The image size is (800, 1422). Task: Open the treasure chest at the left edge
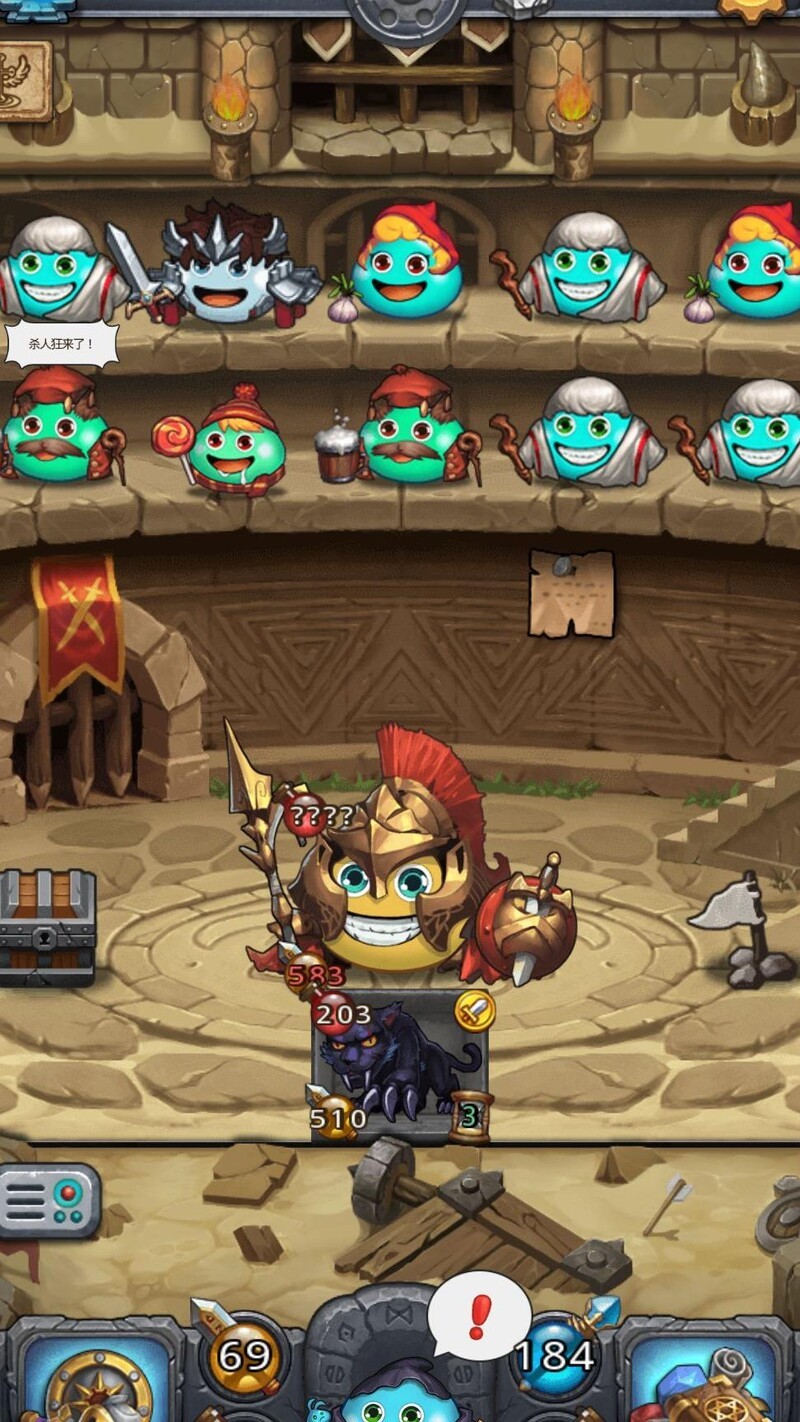(45, 927)
